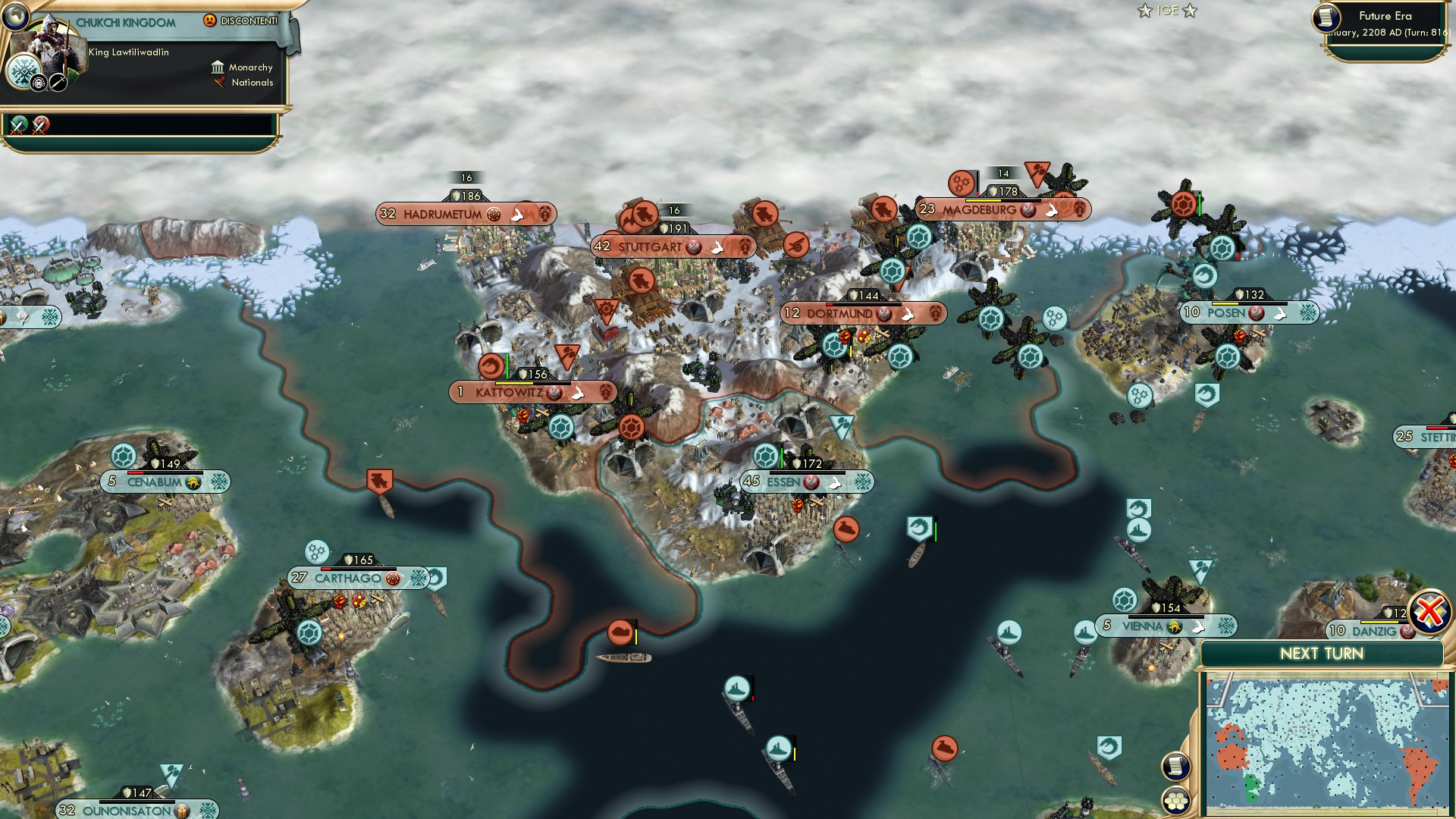
Task: Open the scroll button left of the minimap
Action: point(1175,766)
